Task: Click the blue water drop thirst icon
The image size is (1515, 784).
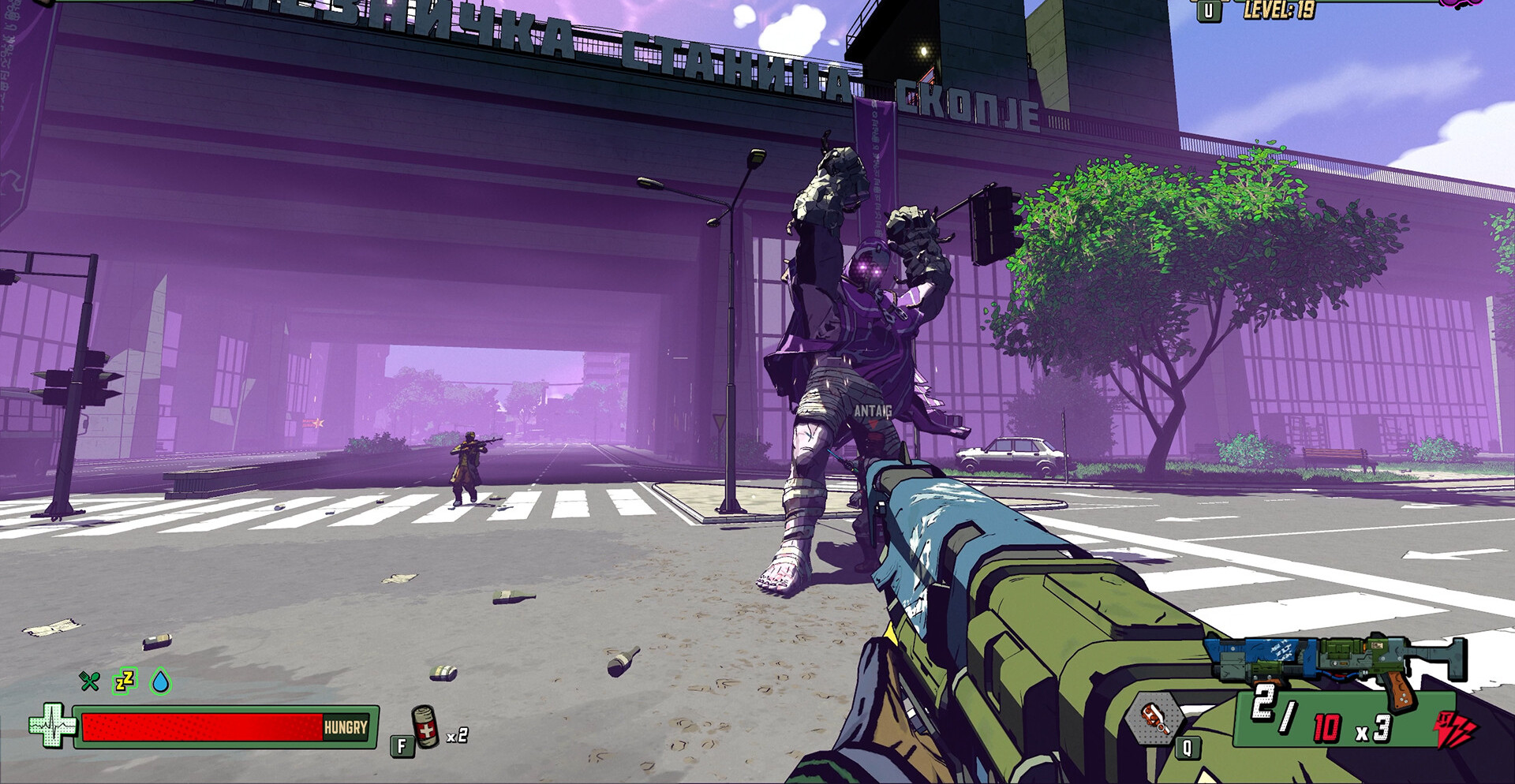Action: point(161,681)
